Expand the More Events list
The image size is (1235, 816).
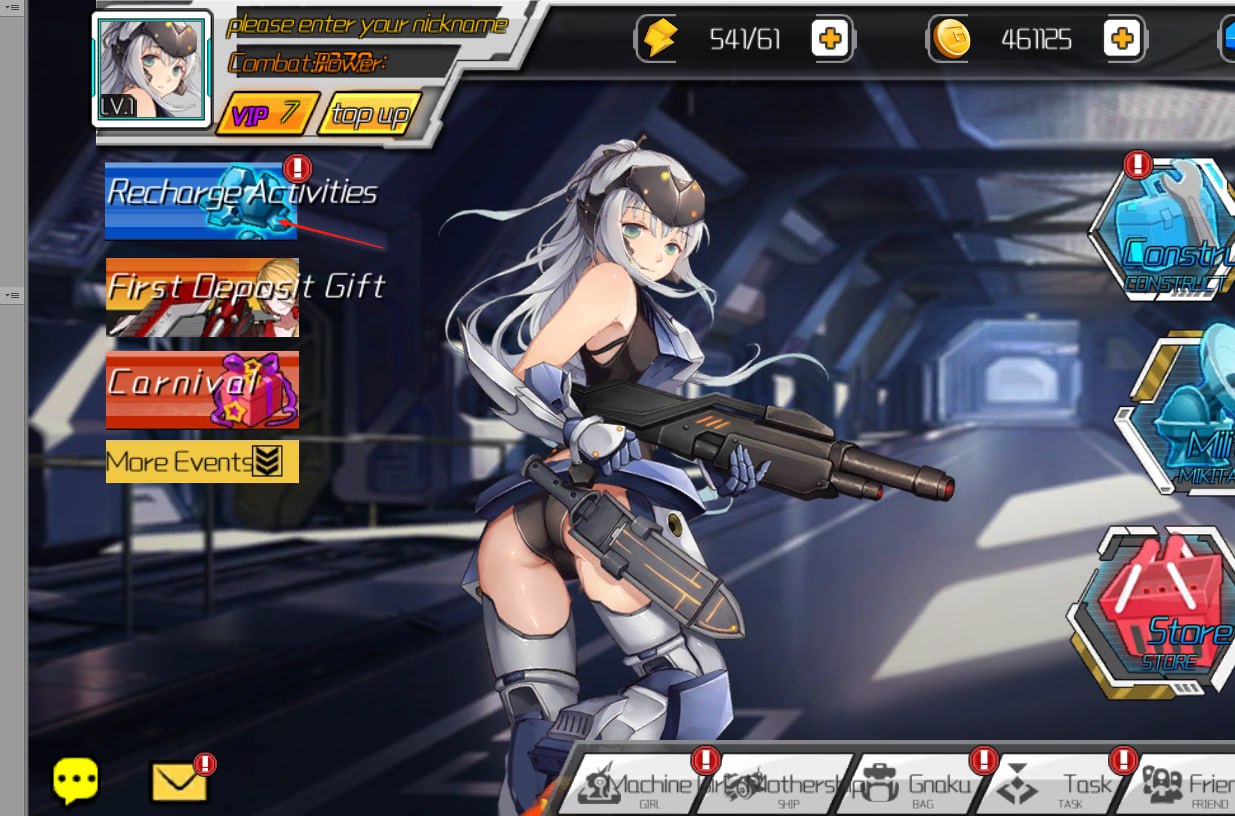202,461
